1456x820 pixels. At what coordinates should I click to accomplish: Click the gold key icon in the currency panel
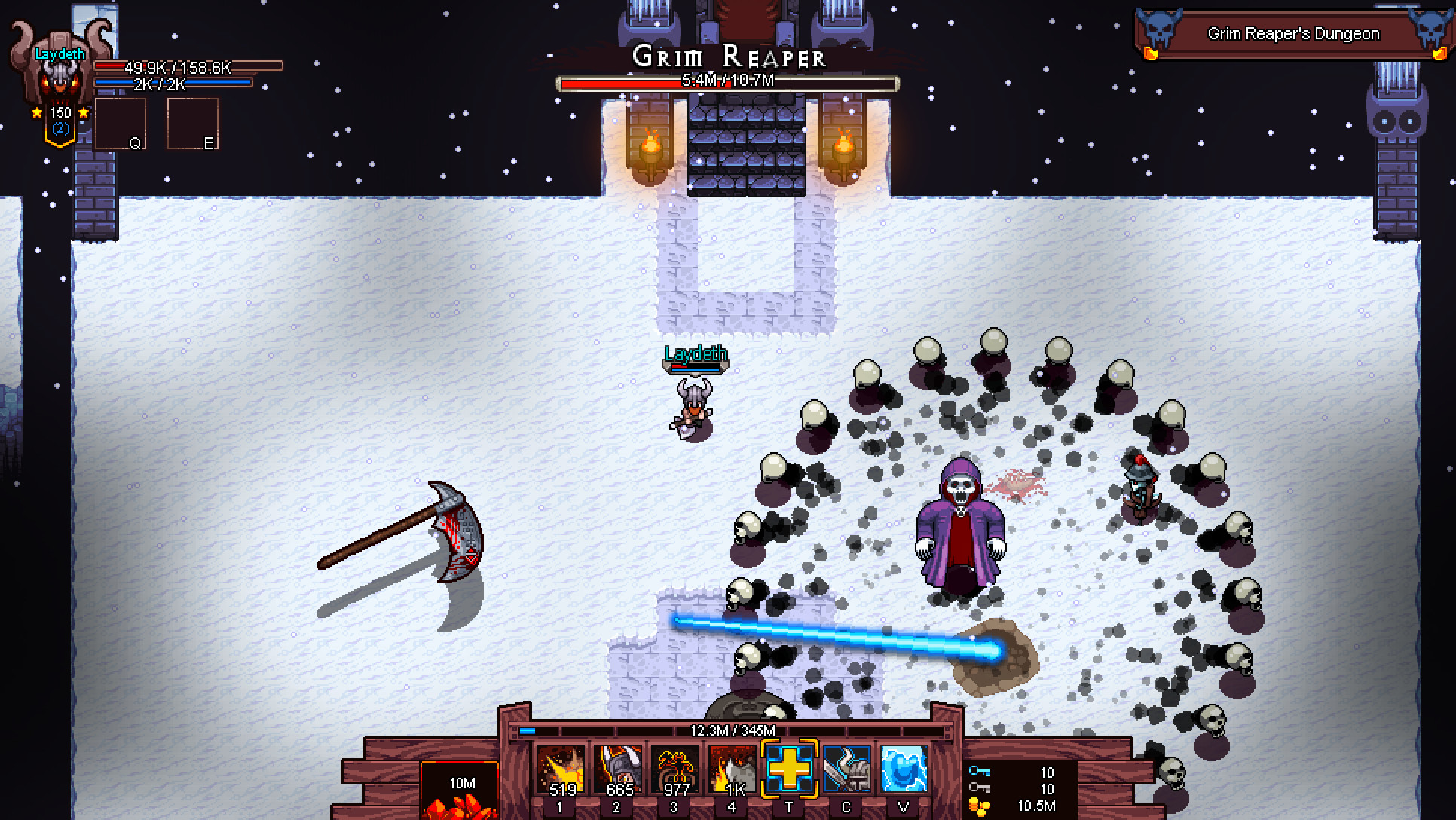coord(980,770)
